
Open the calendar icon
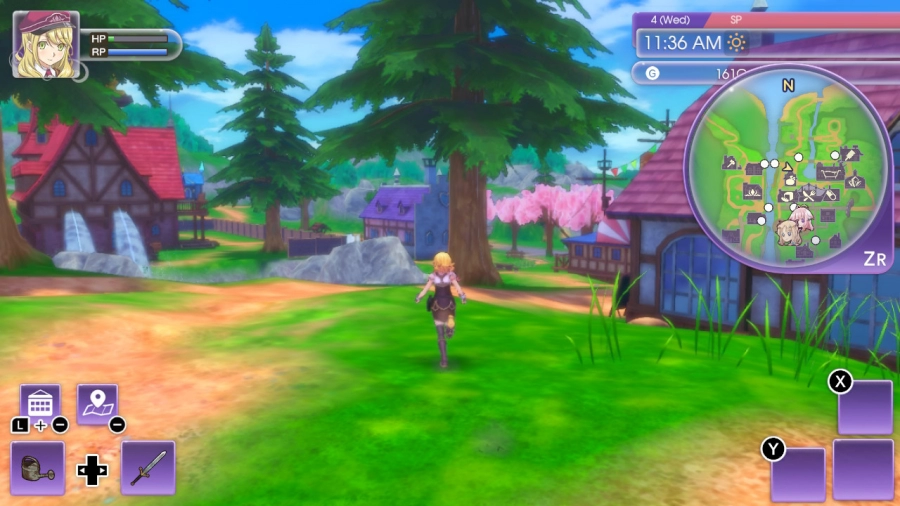[x=40, y=403]
